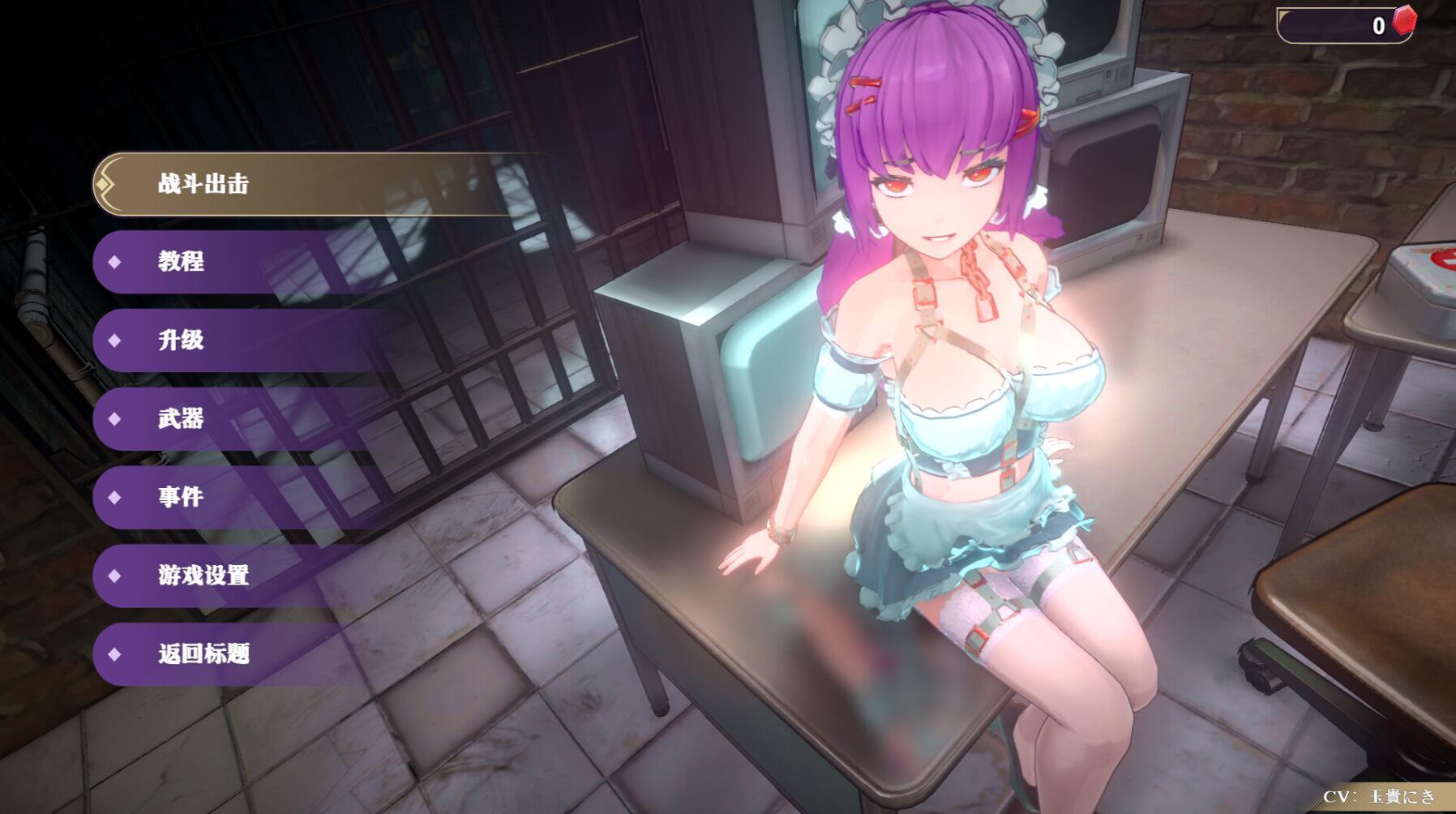The width and height of the screenshot is (1456, 814).
Task: Select the 战斗出击 menu entry
Action: click(203, 183)
